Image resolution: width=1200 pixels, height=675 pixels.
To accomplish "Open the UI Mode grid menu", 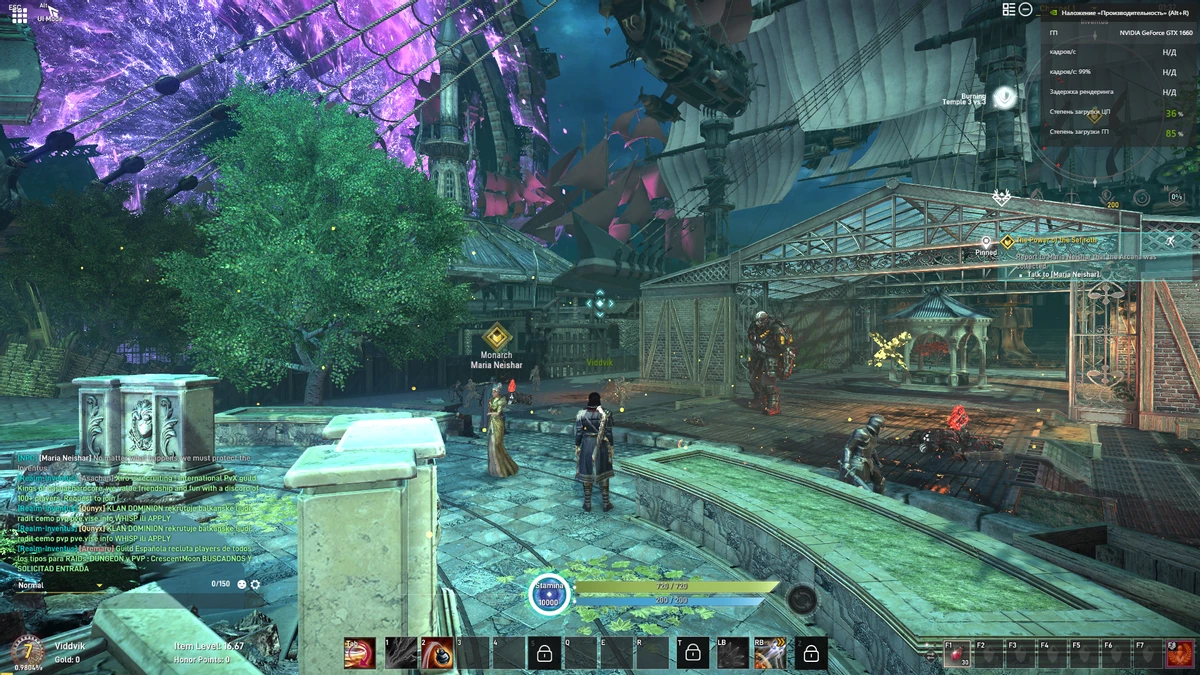I will pyautogui.click(x=19, y=15).
